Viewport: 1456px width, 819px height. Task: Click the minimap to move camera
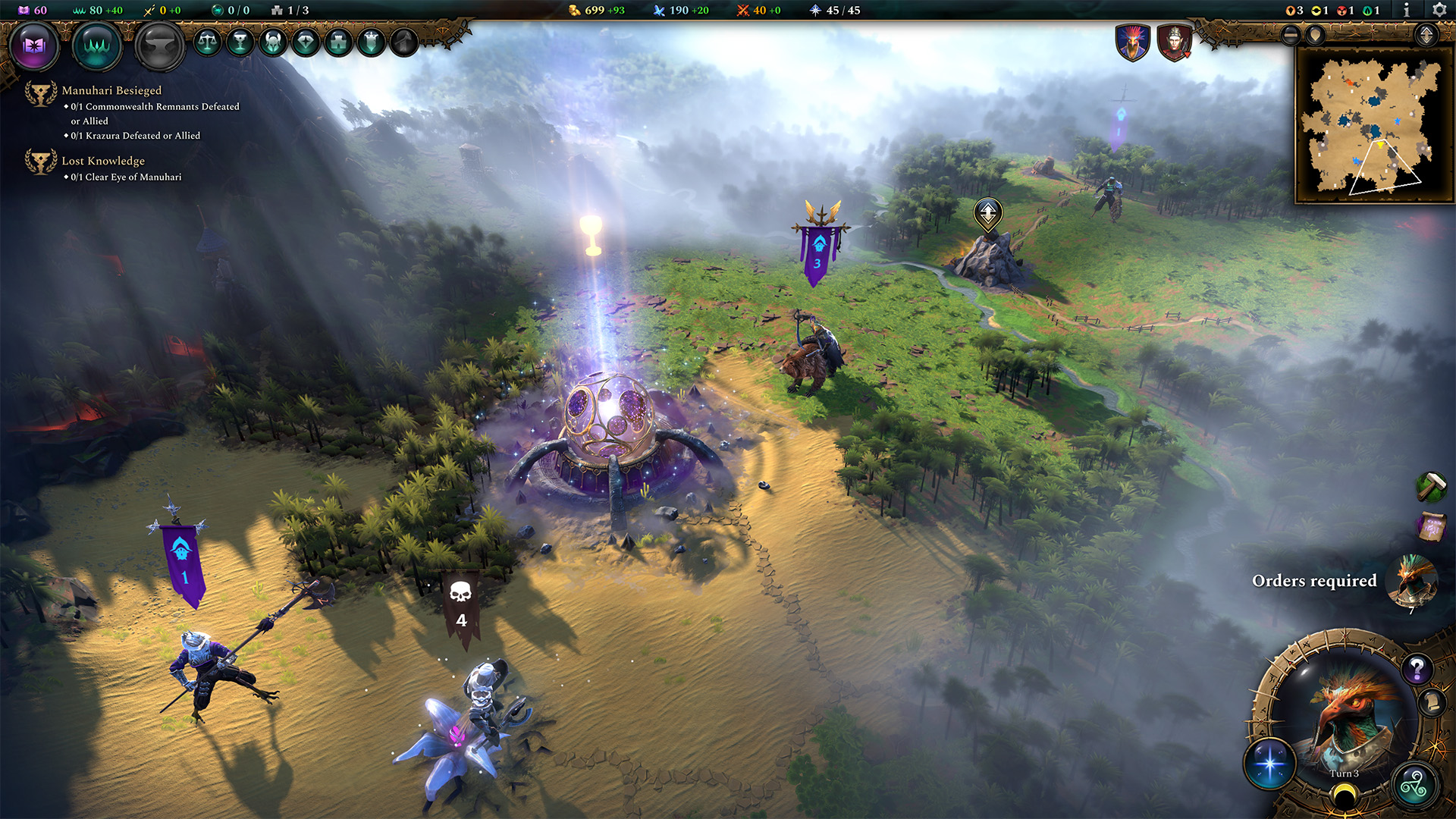[1370, 126]
